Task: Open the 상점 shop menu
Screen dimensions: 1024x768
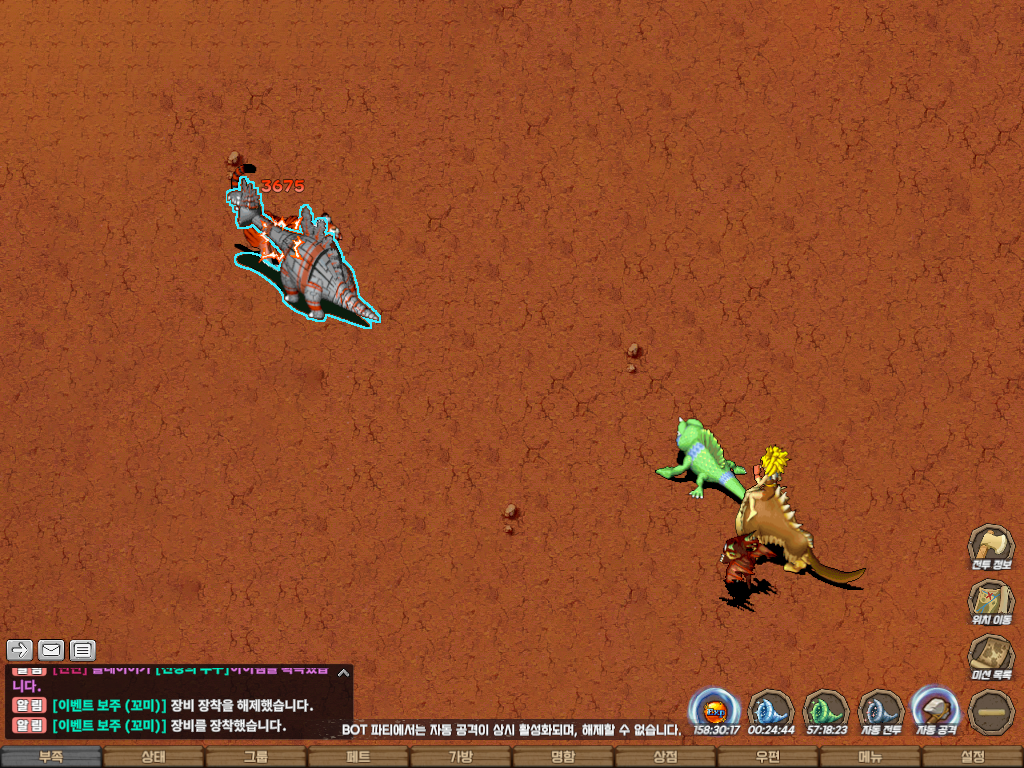Action: [665, 757]
